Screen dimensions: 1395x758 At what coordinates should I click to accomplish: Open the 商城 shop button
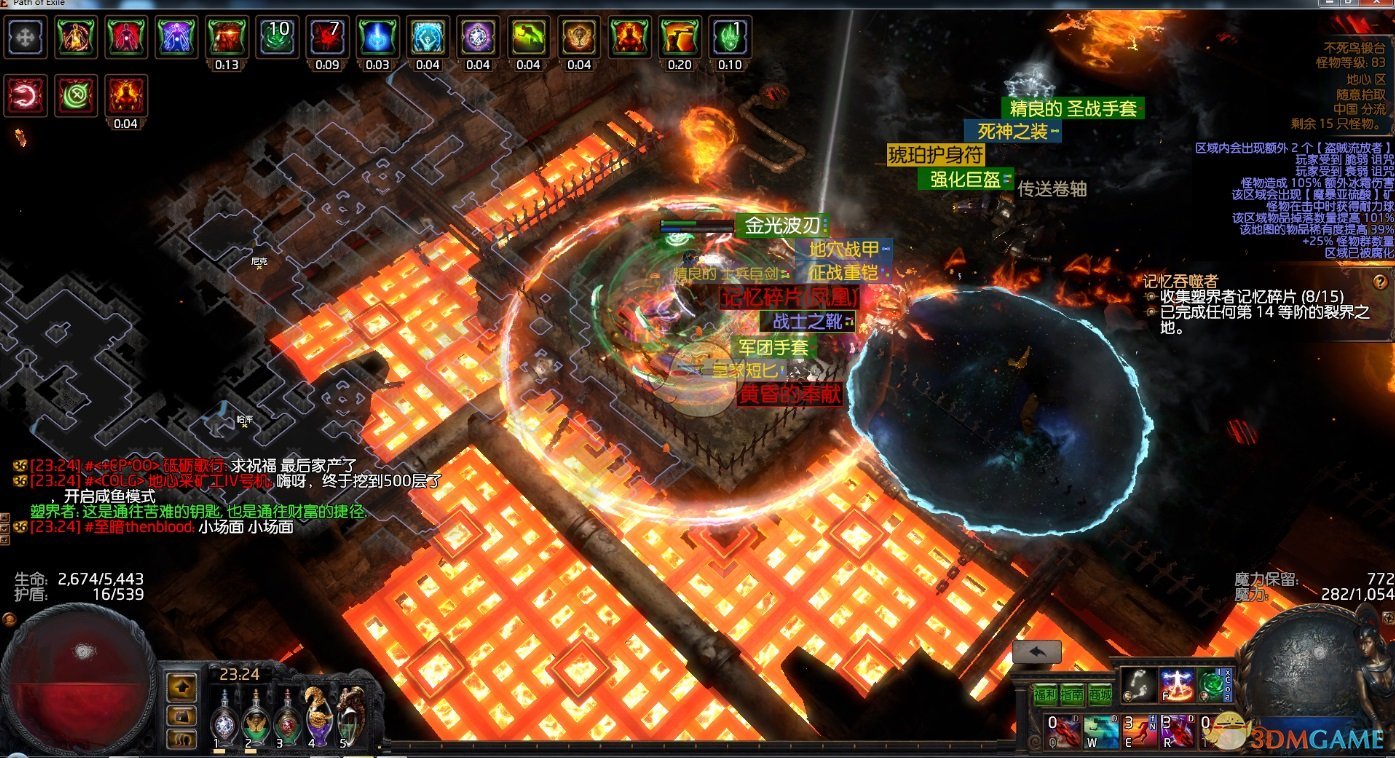[x=1100, y=694]
